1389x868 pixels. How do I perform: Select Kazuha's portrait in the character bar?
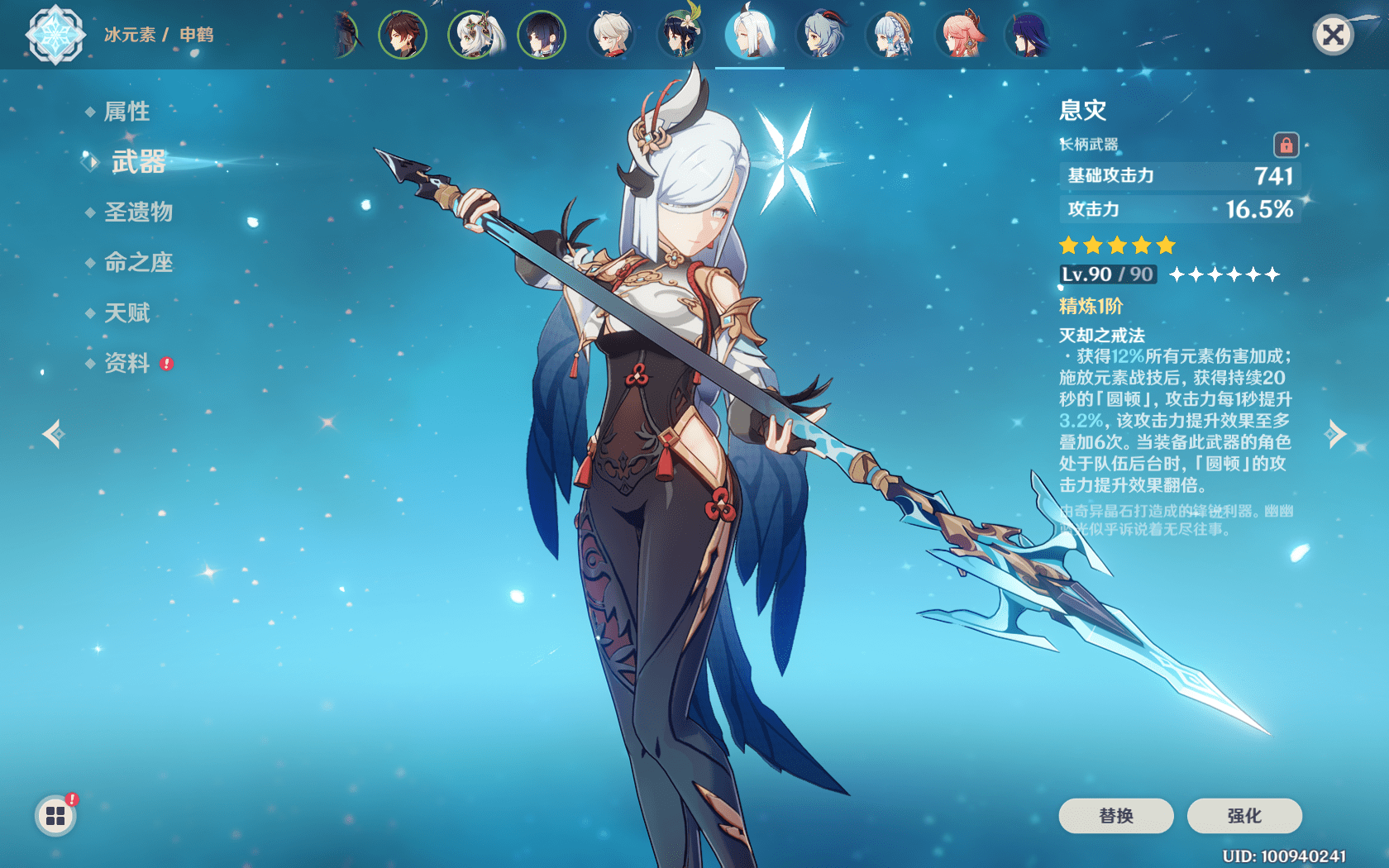coord(612,36)
